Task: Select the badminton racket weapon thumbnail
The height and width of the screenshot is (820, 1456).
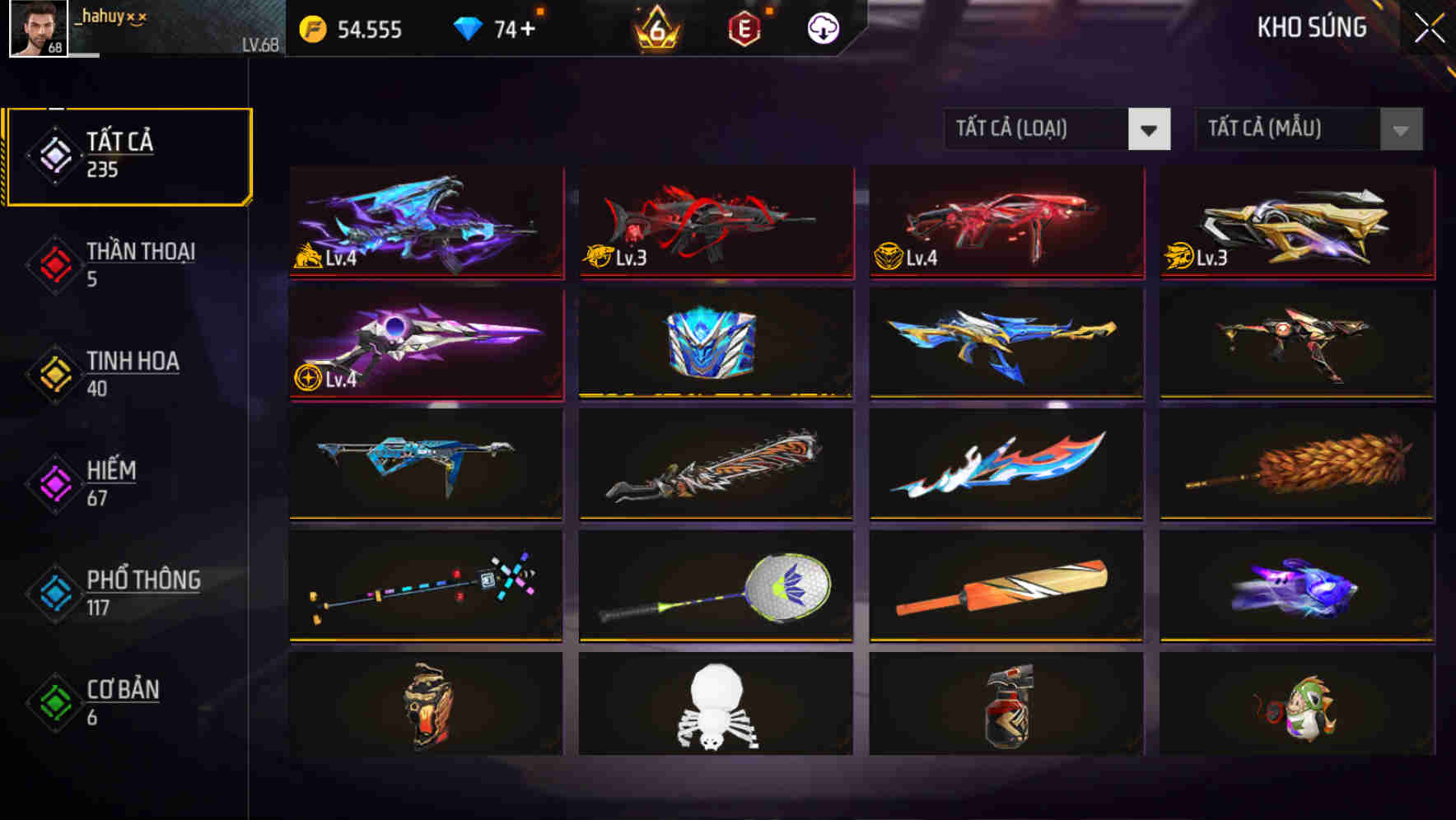Action: [x=716, y=586]
